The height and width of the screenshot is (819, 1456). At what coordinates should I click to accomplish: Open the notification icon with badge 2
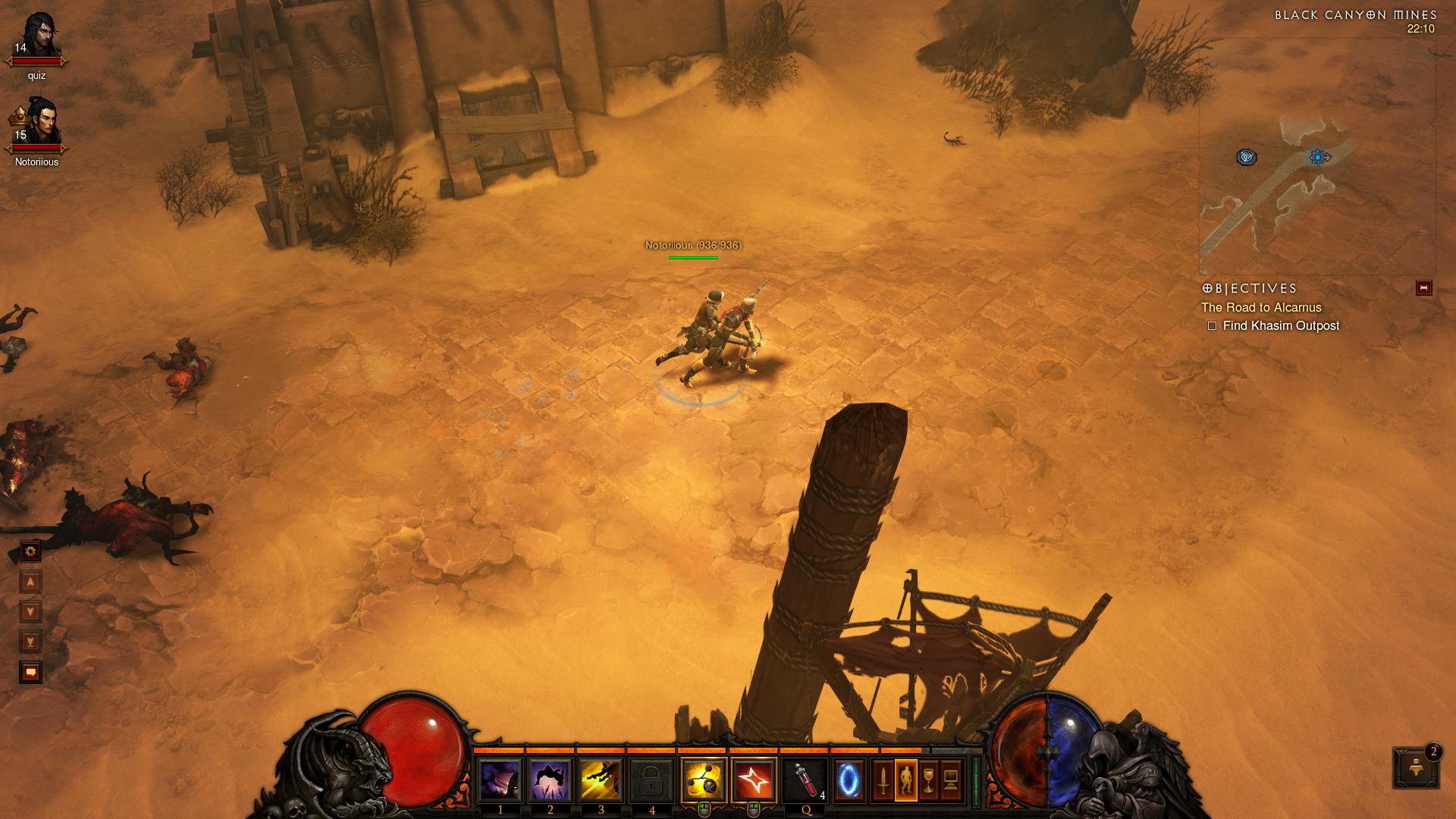1415,768
